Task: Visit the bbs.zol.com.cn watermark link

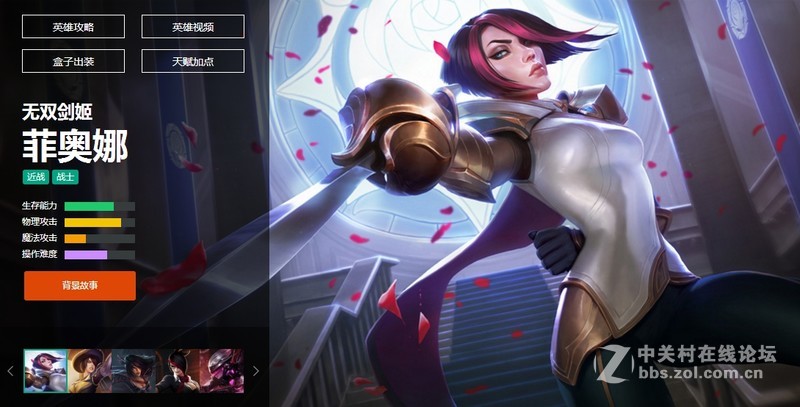Action: tap(700, 377)
